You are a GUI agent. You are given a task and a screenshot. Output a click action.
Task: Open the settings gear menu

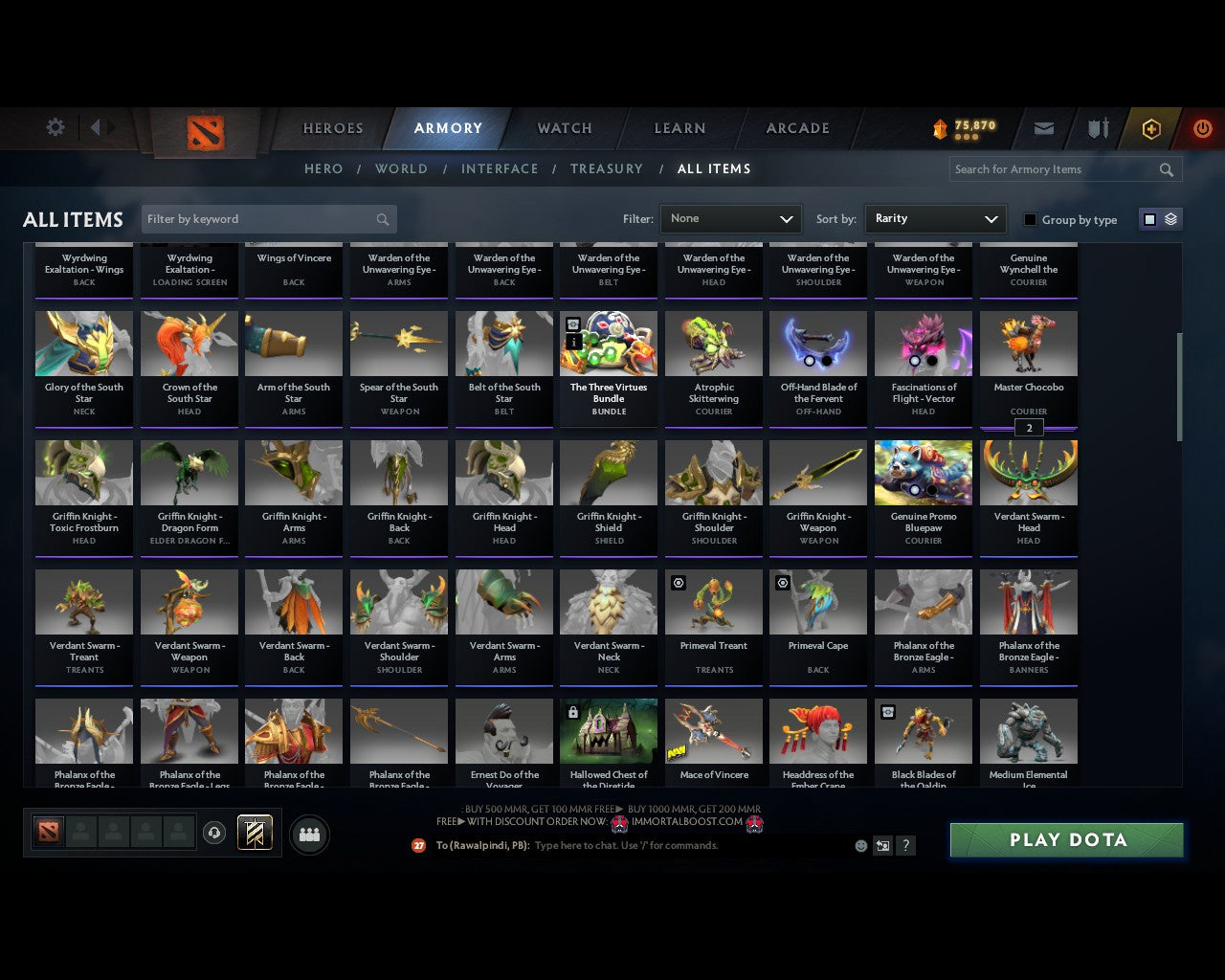pos(55,127)
